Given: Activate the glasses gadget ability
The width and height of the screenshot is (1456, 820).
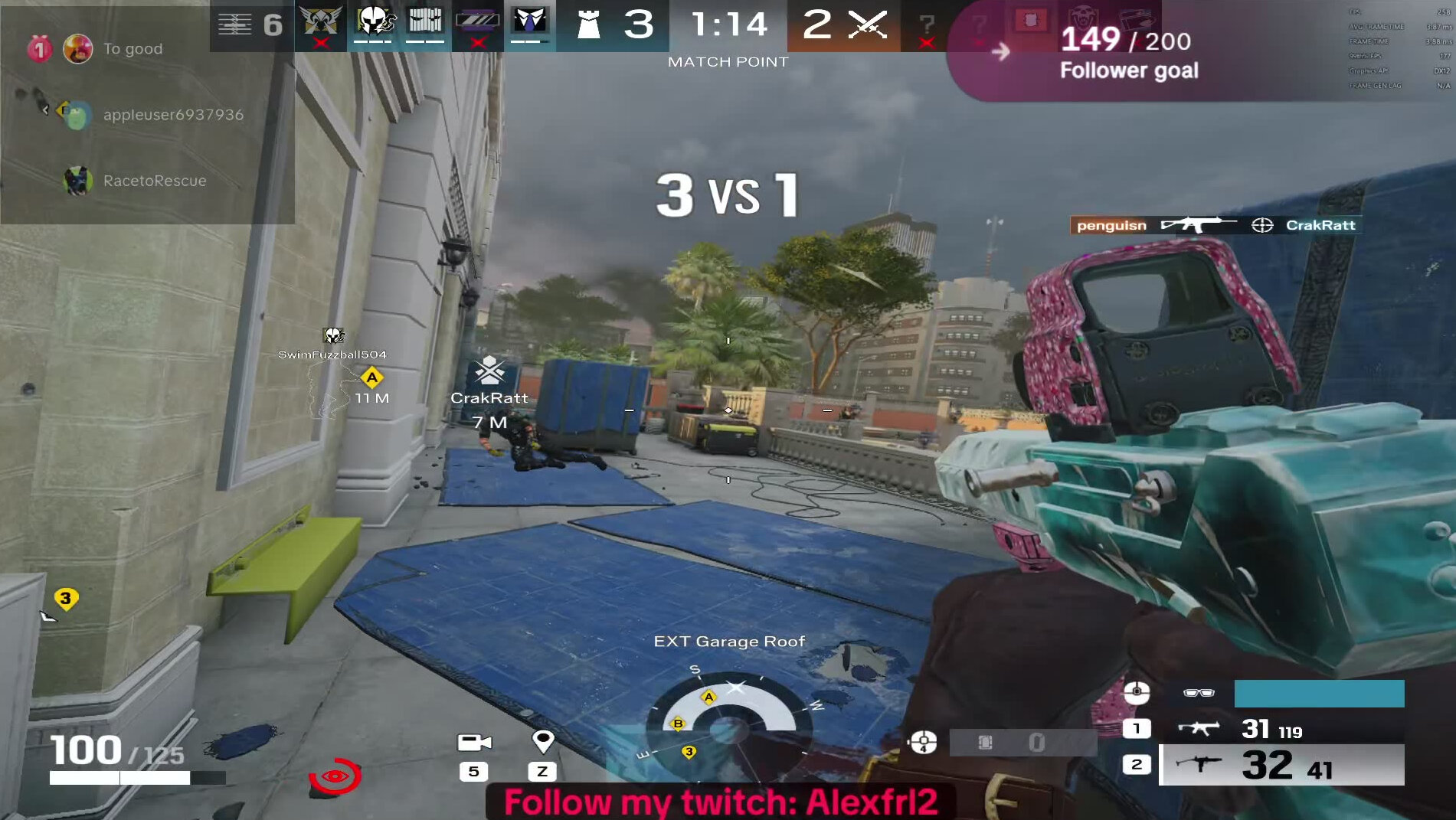Looking at the screenshot, I should pos(1199,693).
